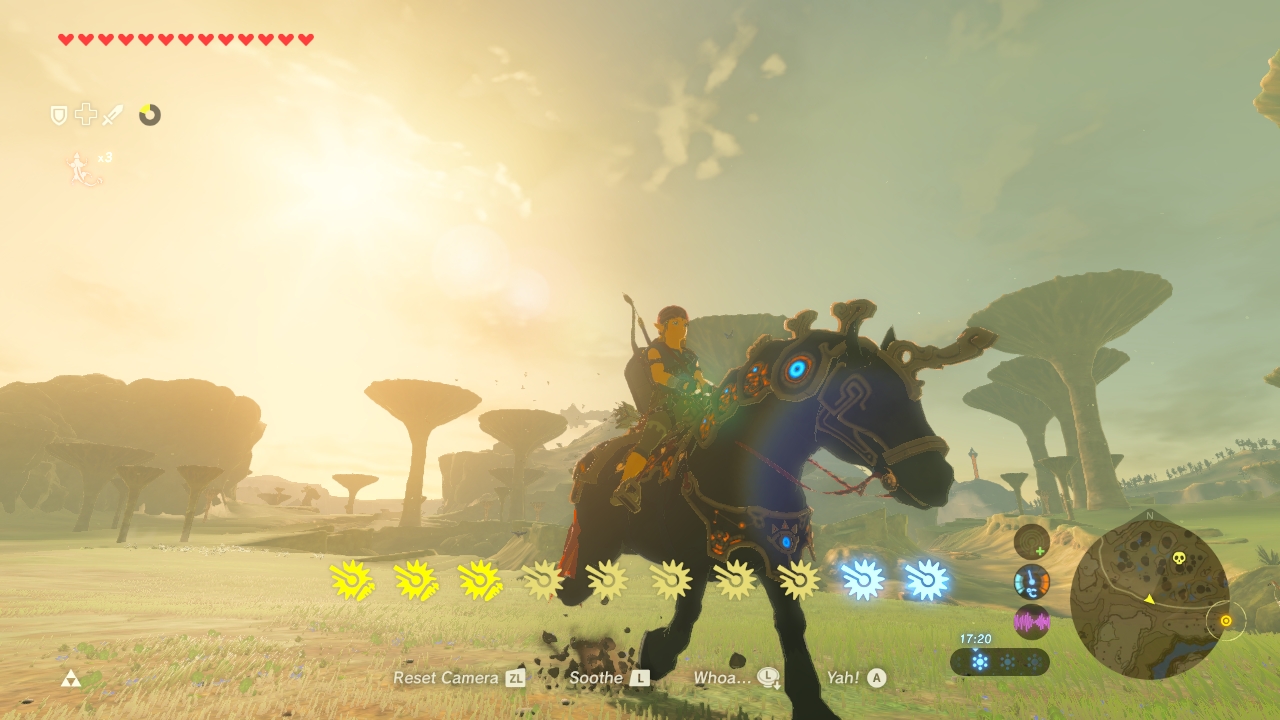Image resolution: width=1280 pixels, height=720 pixels.
Task: Click the shield status icon in top left
Action: 59,114
